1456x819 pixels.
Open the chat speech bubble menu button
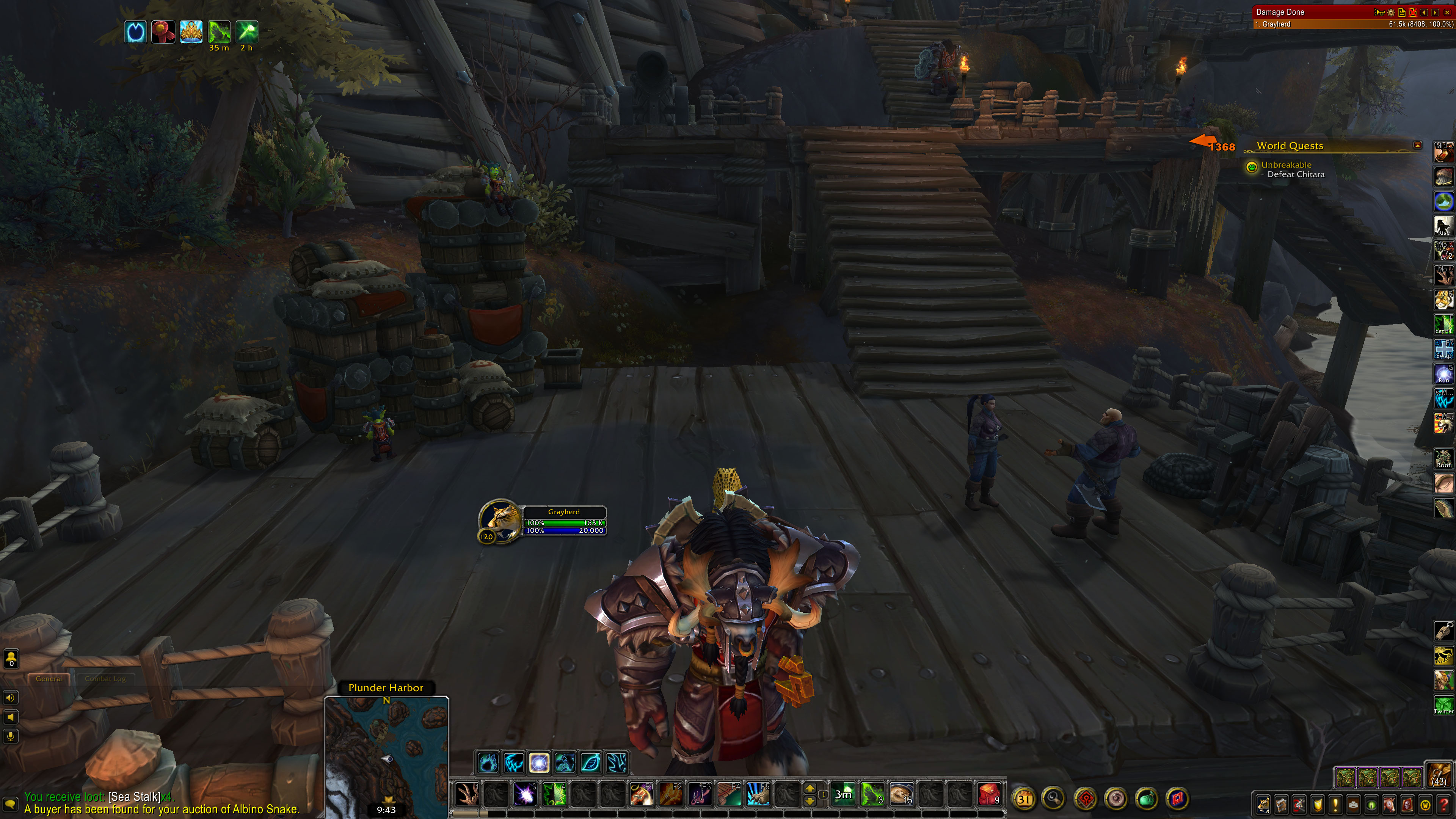tap(9, 804)
